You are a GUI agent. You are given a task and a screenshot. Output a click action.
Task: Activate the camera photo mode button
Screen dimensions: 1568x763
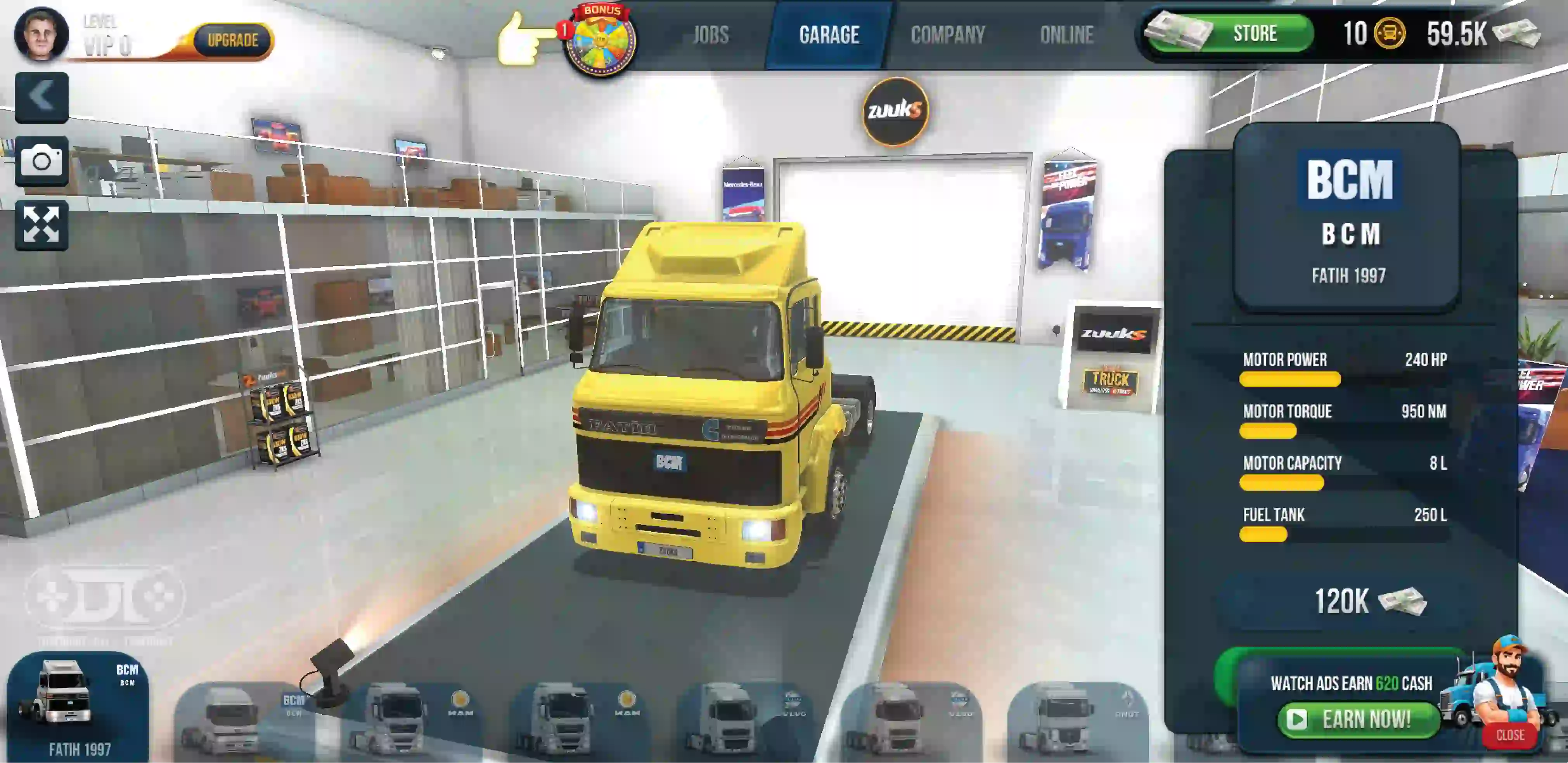42,161
